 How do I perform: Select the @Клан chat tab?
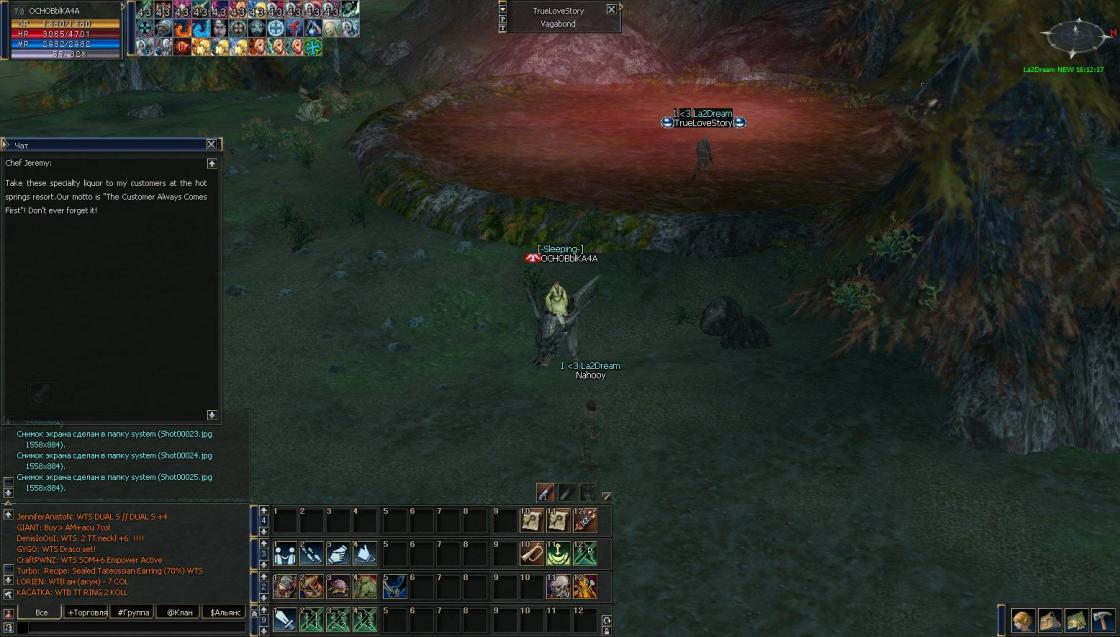pos(178,612)
